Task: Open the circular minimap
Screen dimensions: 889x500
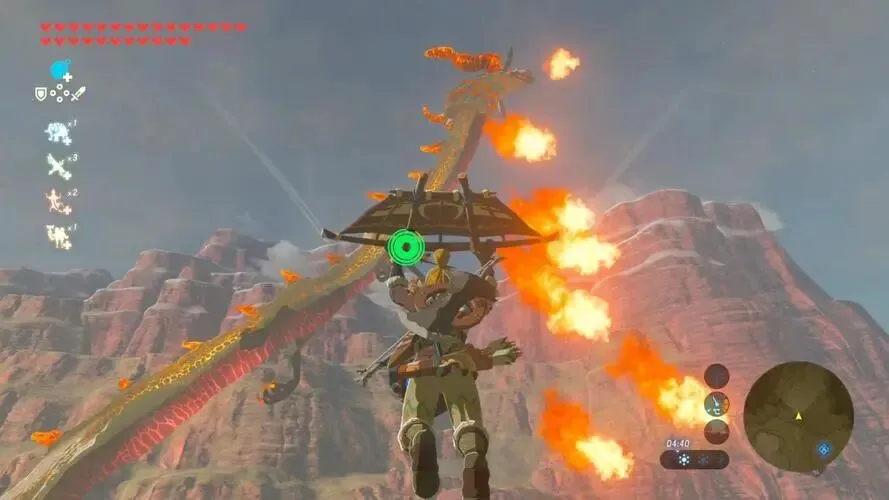Action: click(798, 415)
